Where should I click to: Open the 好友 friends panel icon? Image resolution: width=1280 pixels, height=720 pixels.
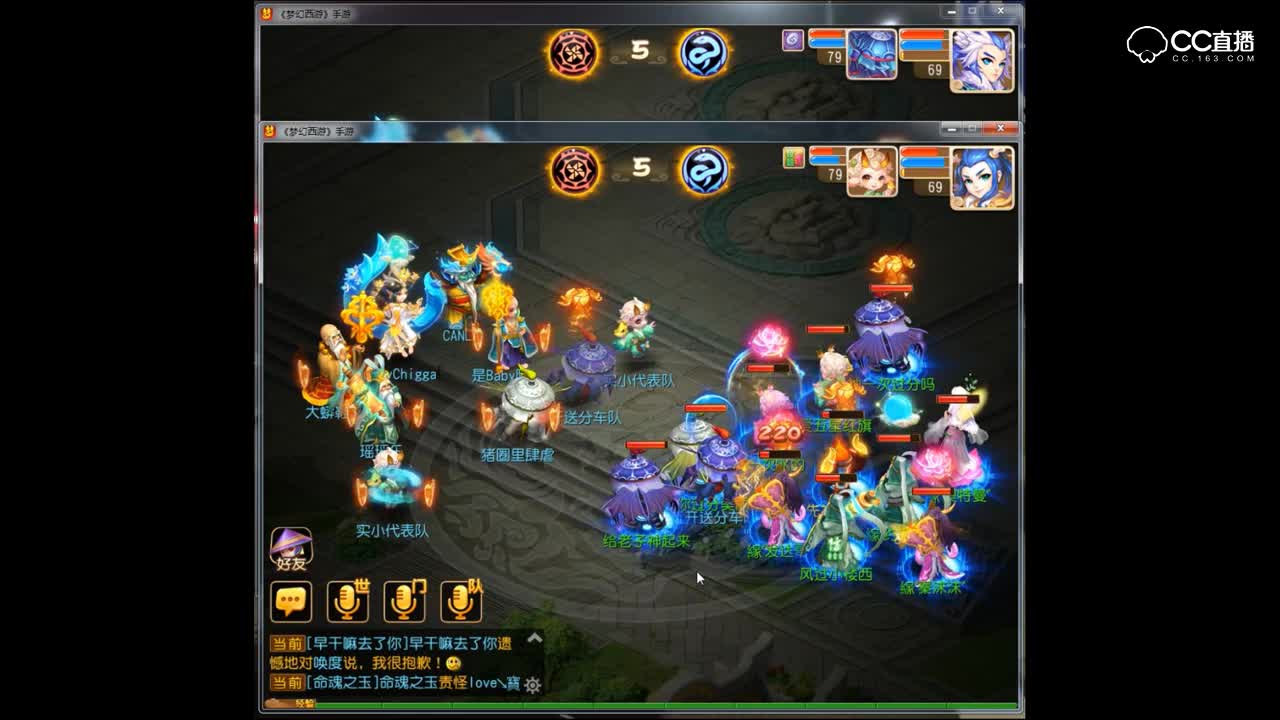point(289,548)
